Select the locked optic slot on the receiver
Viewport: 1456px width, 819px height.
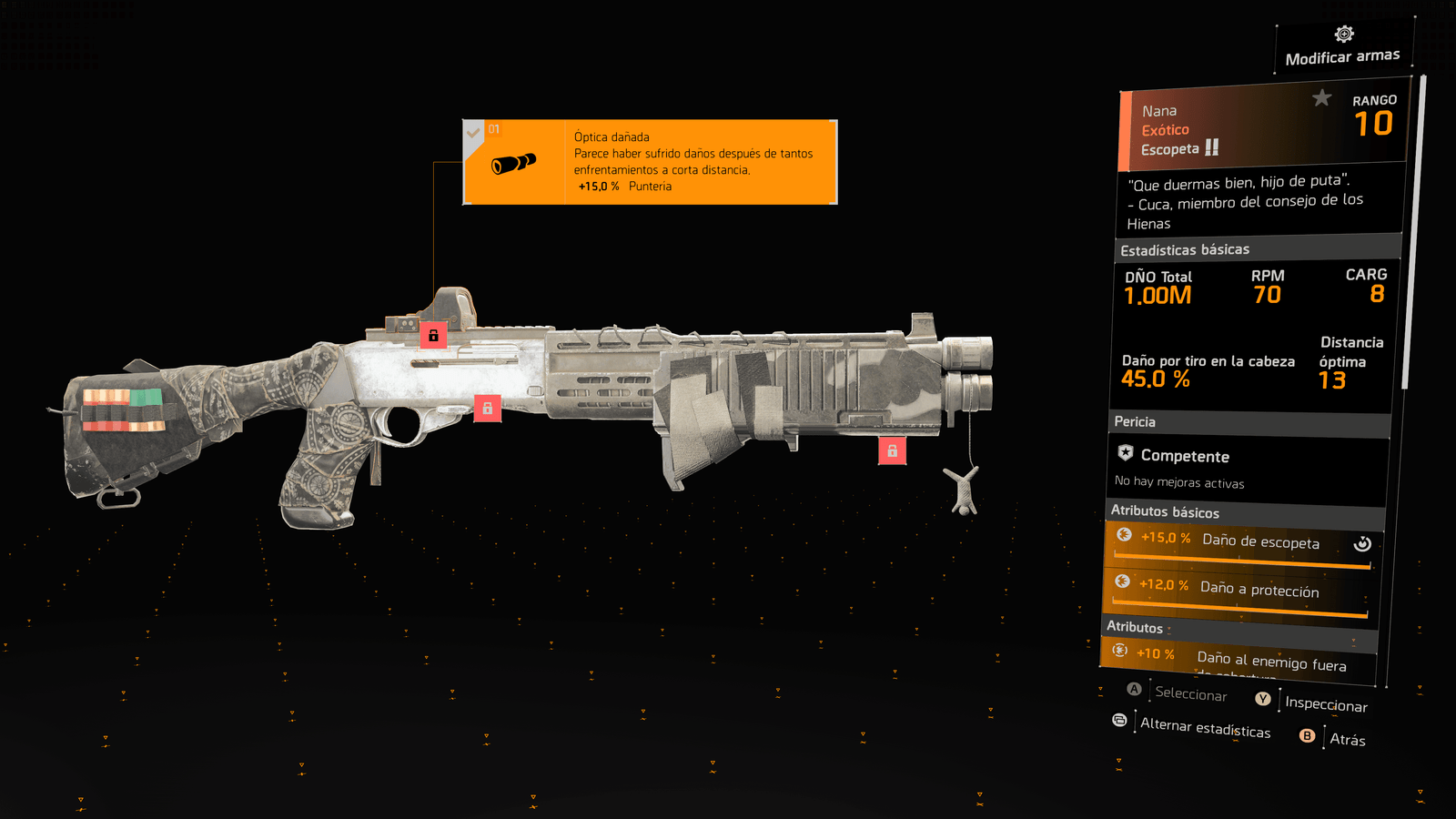(x=433, y=335)
